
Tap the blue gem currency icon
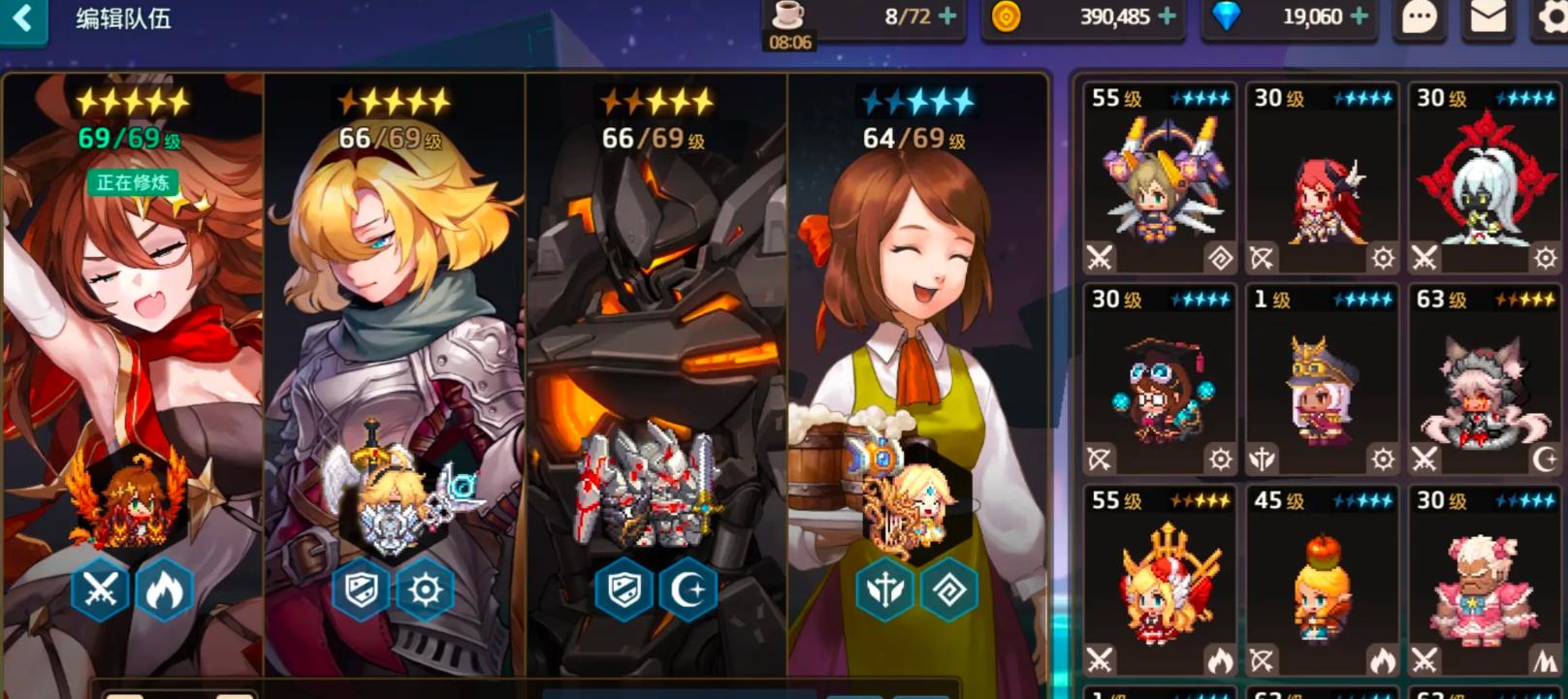point(1232,16)
